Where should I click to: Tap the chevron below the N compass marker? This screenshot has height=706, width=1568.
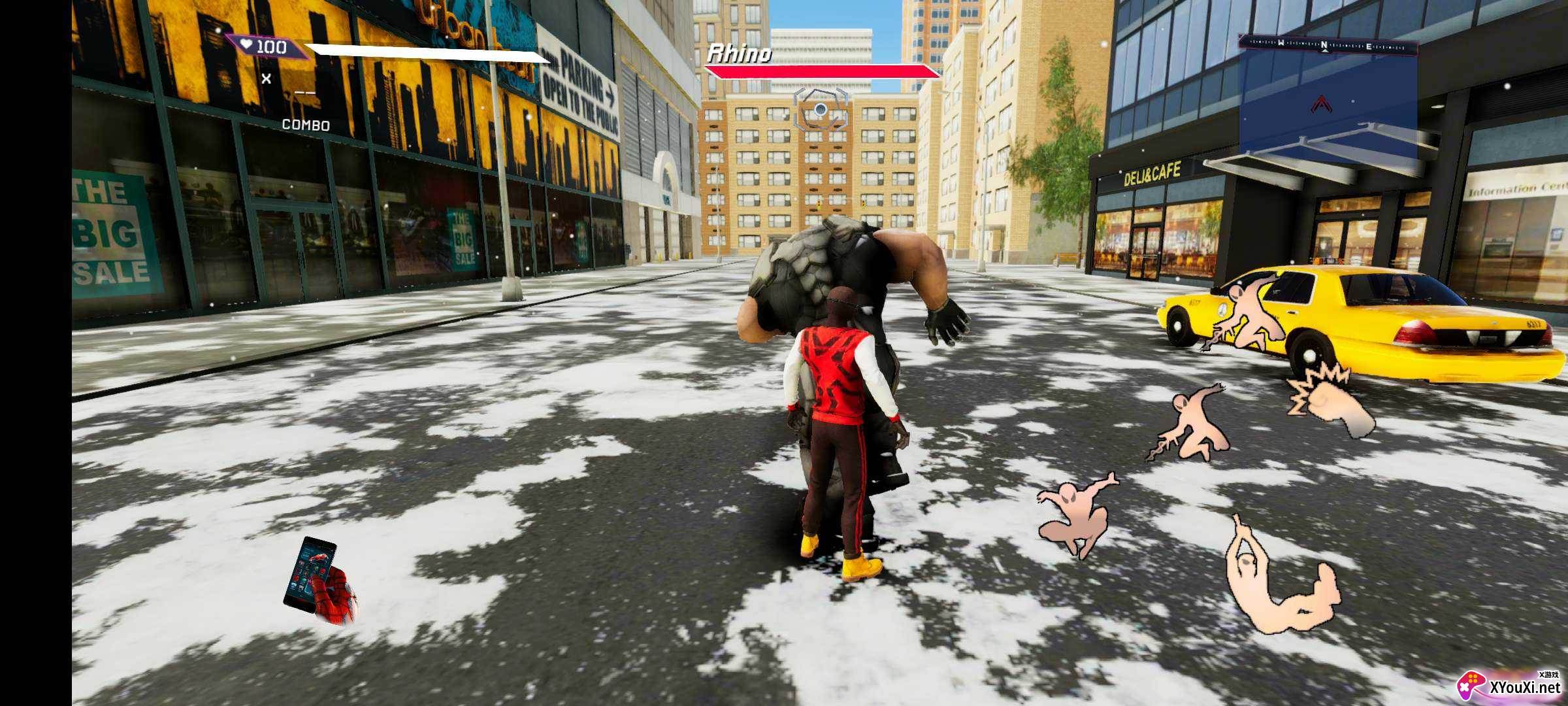pos(1325,50)
